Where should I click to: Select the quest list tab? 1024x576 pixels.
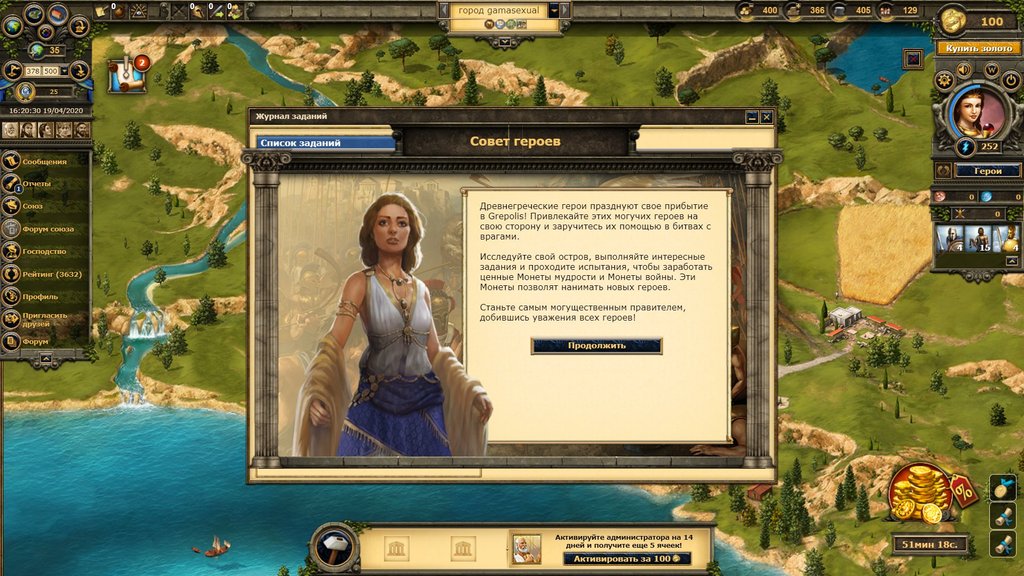[325, 143]
